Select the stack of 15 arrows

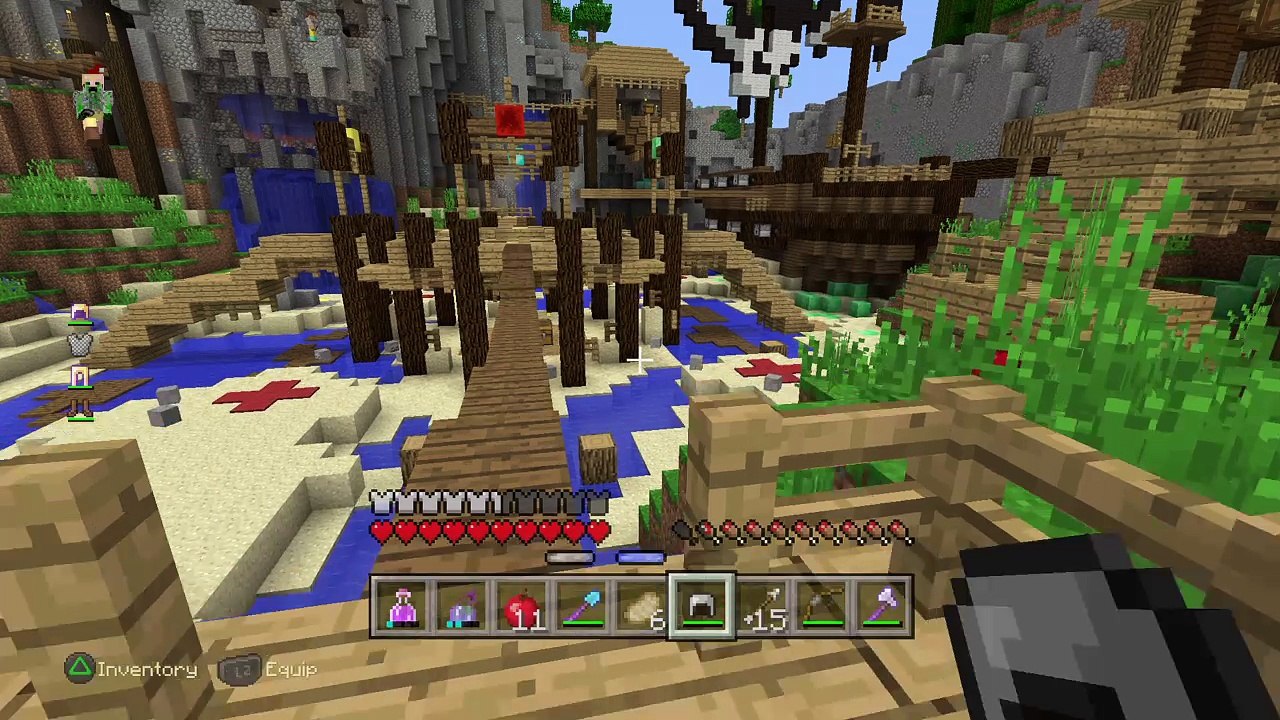click(x=762, y=607)
